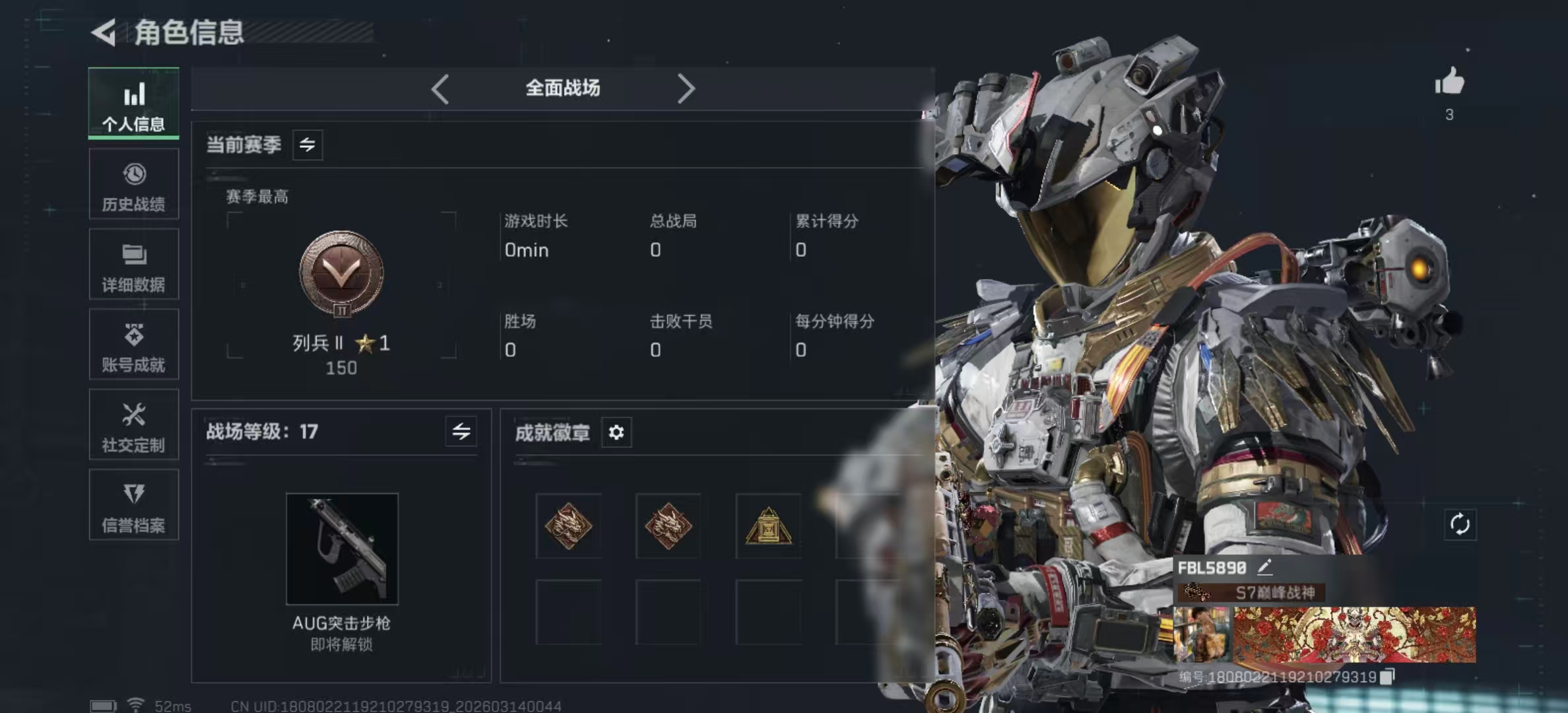
Task: Select the first dragon achievement badge
Action: [x=569, y=526]
